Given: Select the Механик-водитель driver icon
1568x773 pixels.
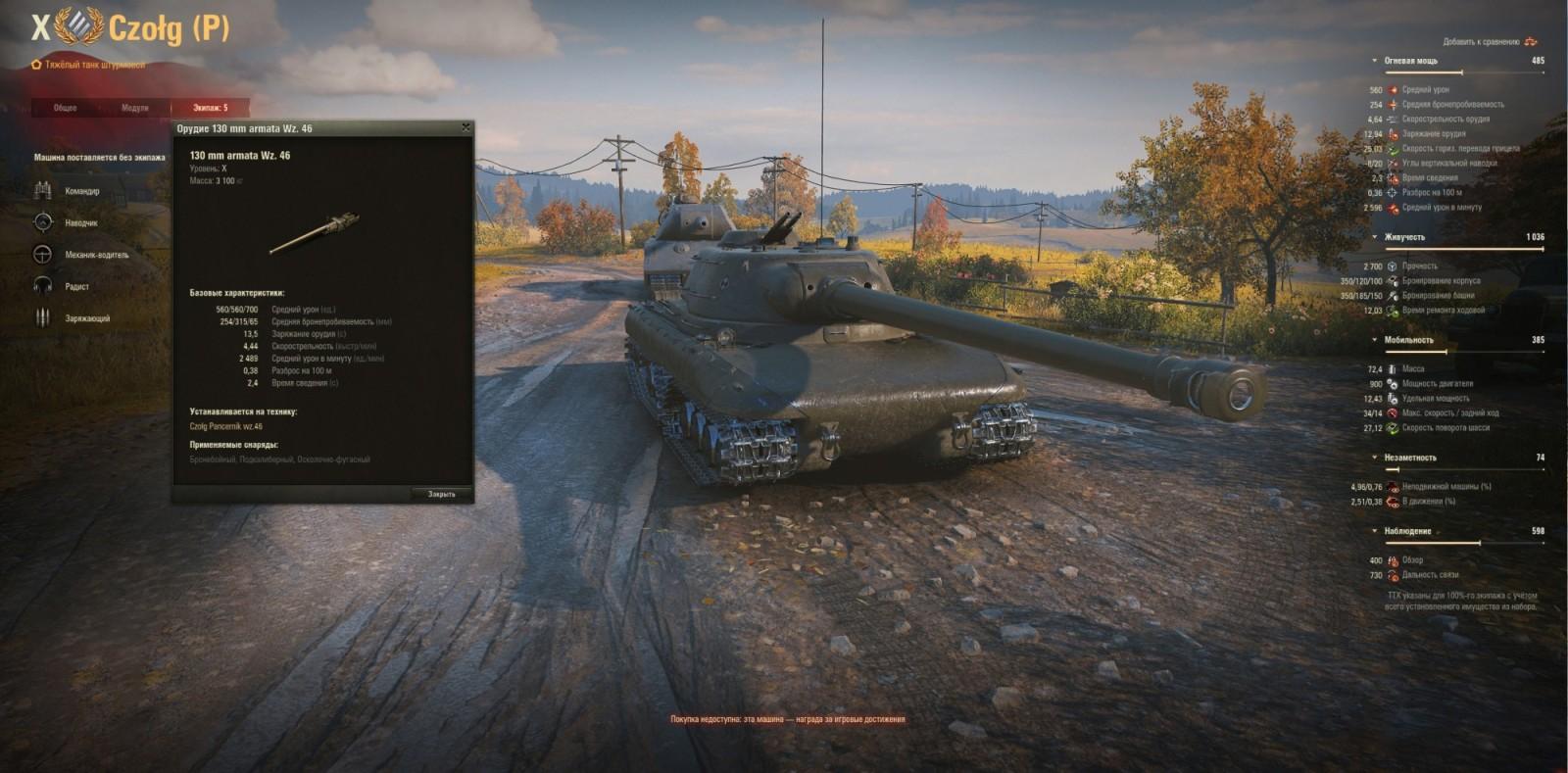Looking at the screenshot, I should [43, 255].
